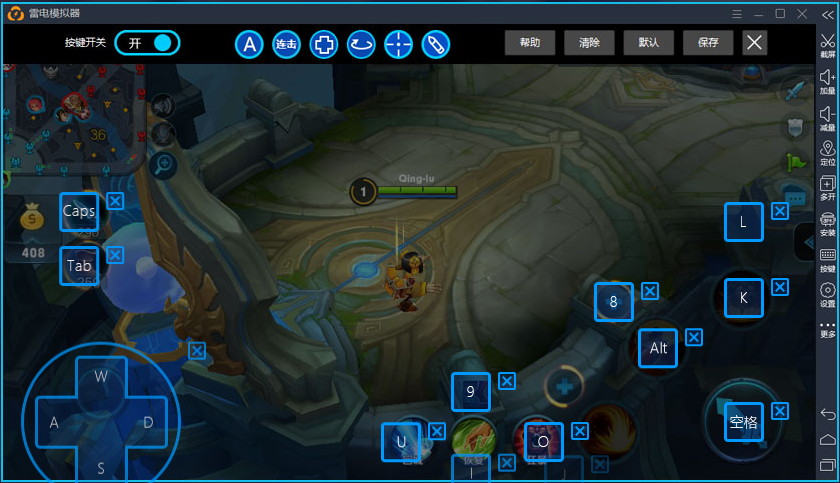The image size is (840, 483).
Task: Toggle the key mapping switch off
Action: [x=147, y=43]
